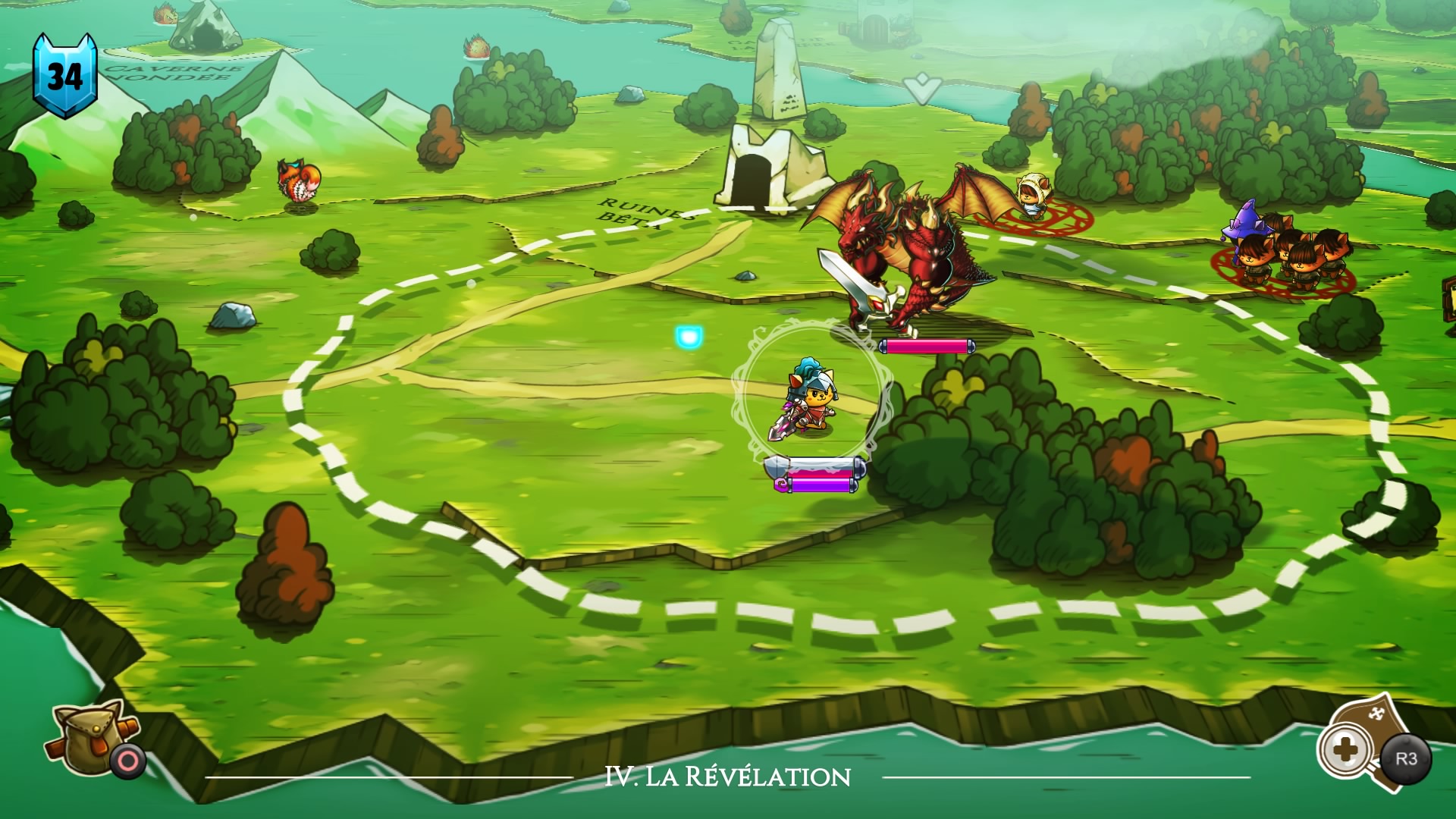The image size is (1456, 819).
Task: Click the level 34 cat shield badge
Action: point(64,76)
